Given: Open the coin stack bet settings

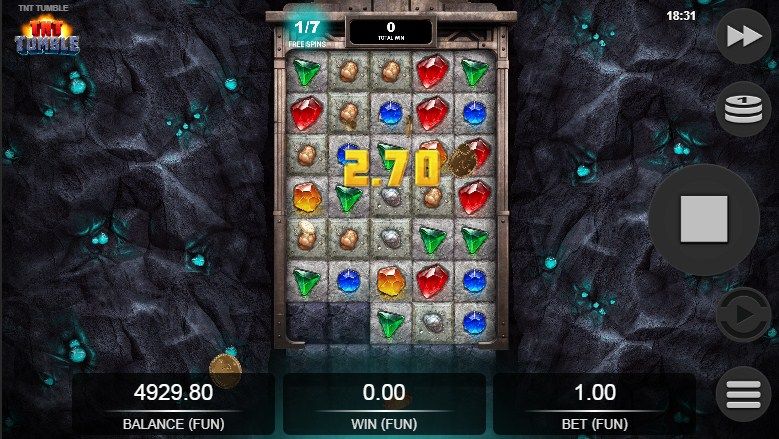Looking at the screenshot, I should point(743,109).
